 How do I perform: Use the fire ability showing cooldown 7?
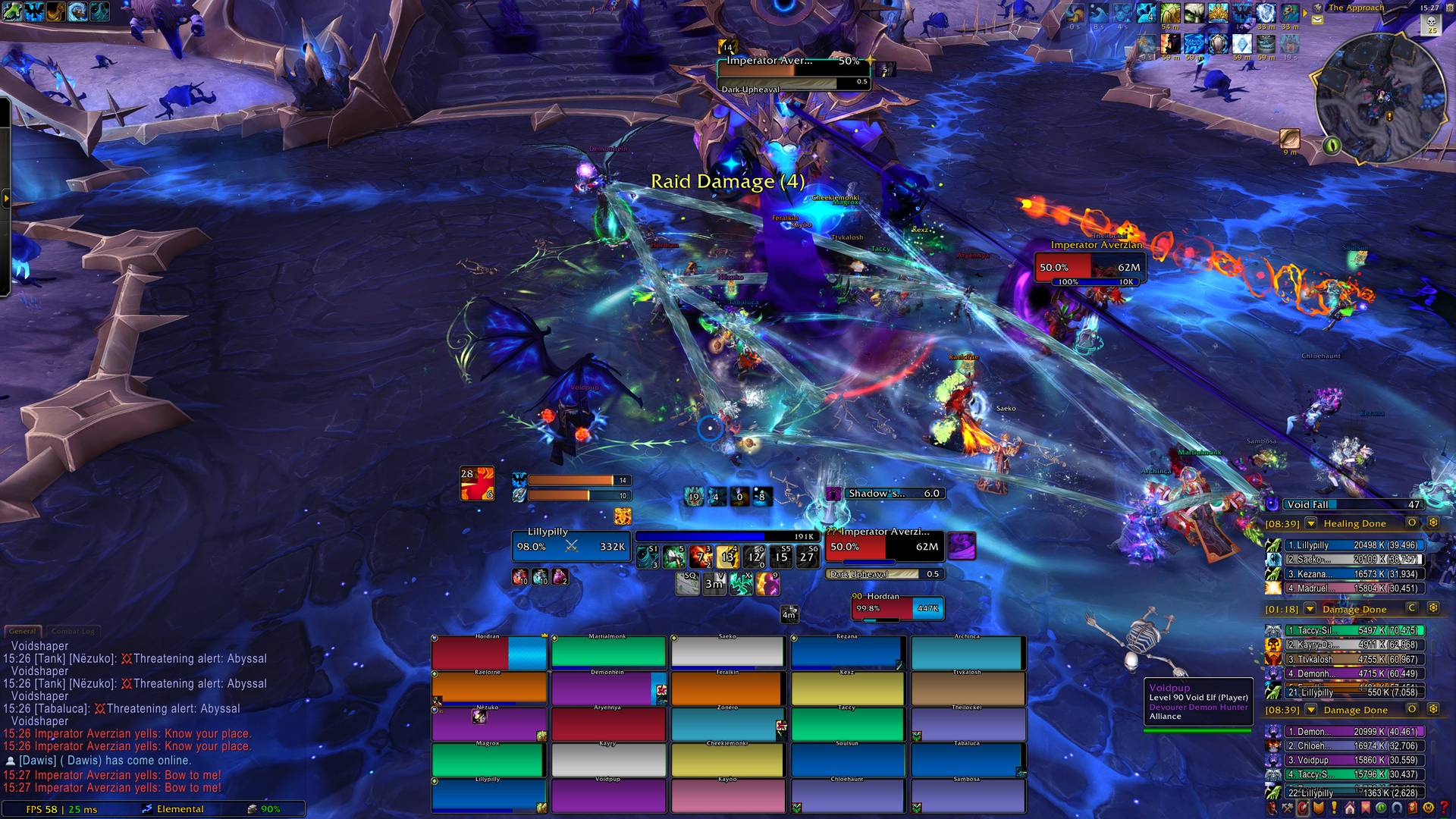[701, 557]
